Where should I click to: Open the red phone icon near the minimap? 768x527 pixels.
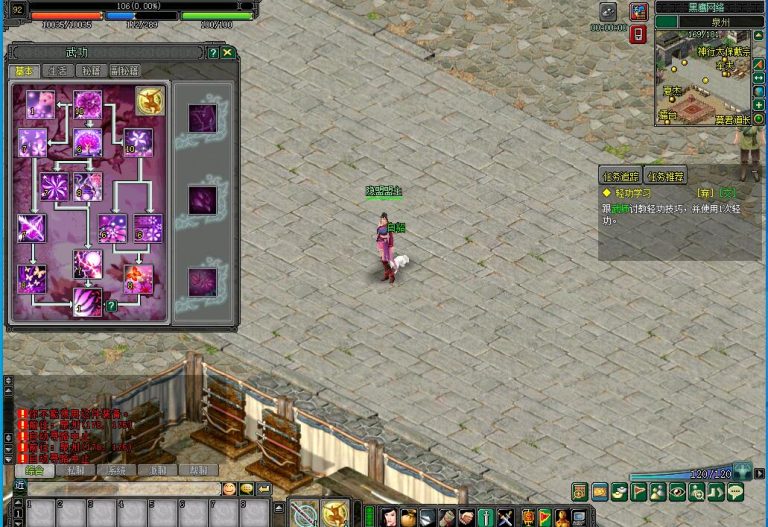(639, 35)
